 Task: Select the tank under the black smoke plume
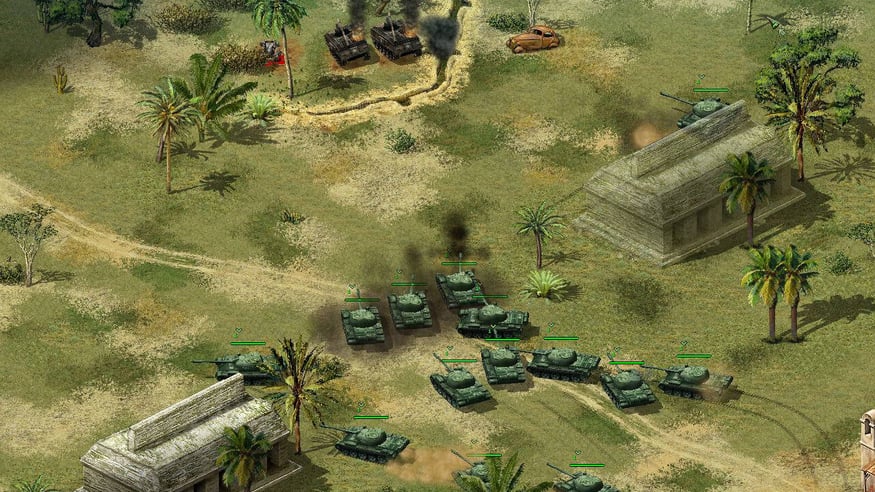click(460, 287)
